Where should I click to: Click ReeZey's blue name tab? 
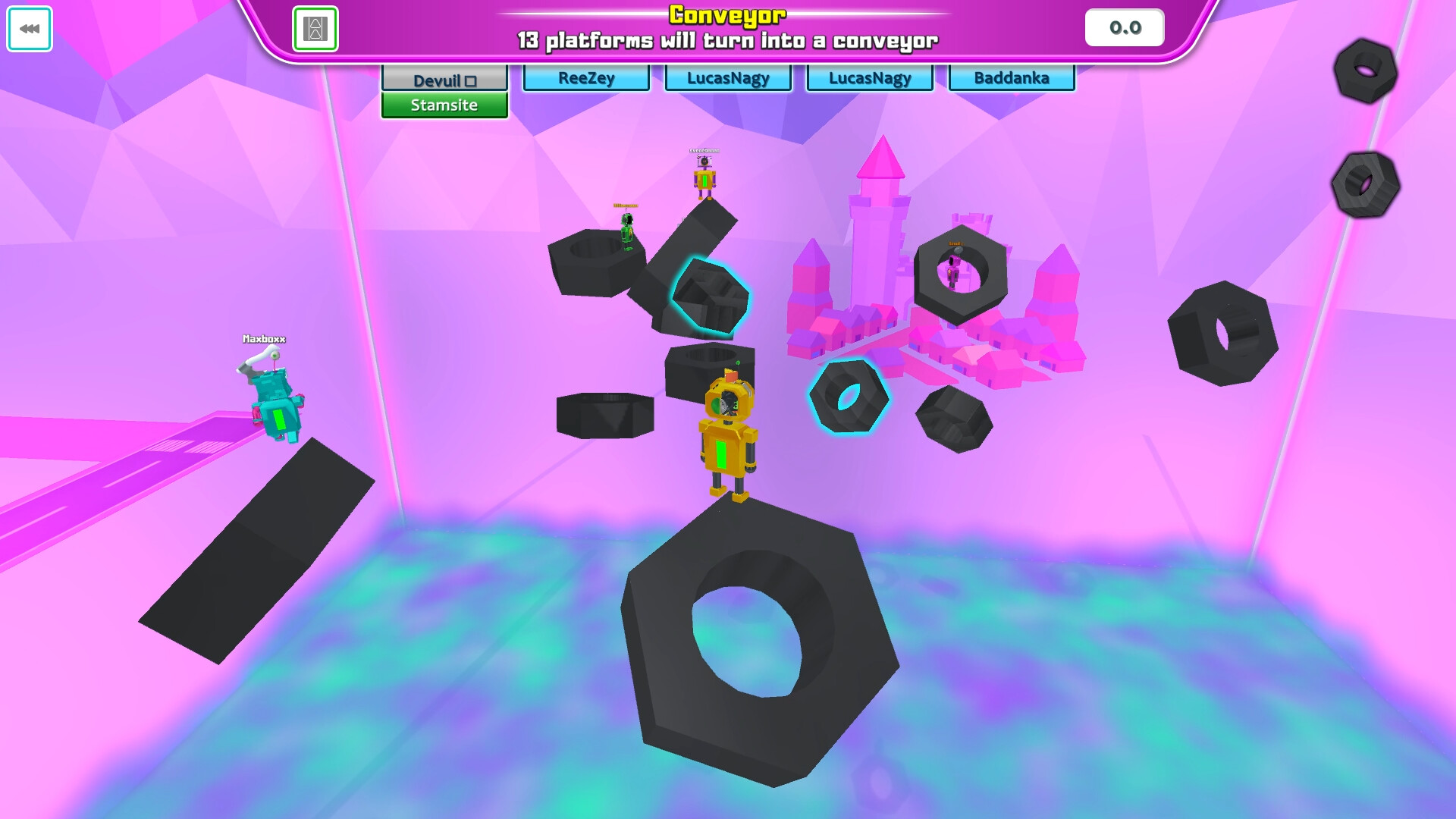[x=585, y=77]
